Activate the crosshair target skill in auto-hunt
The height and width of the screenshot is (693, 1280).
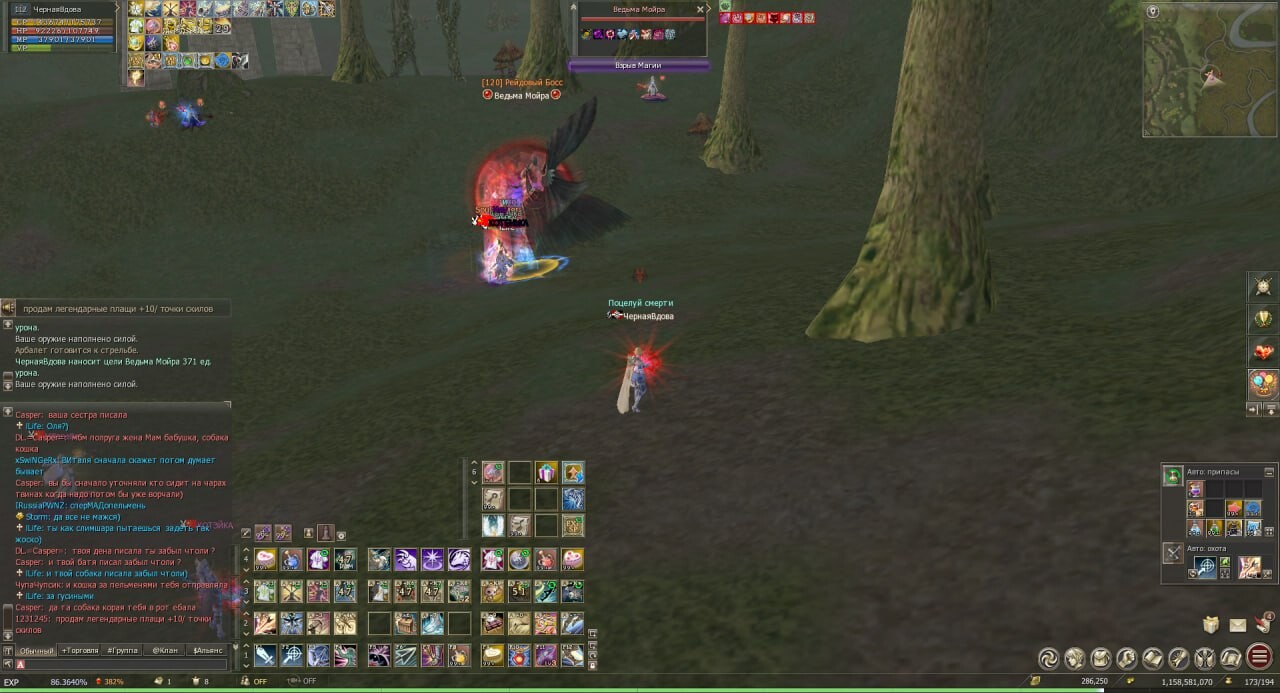[x=1206, y=567]
